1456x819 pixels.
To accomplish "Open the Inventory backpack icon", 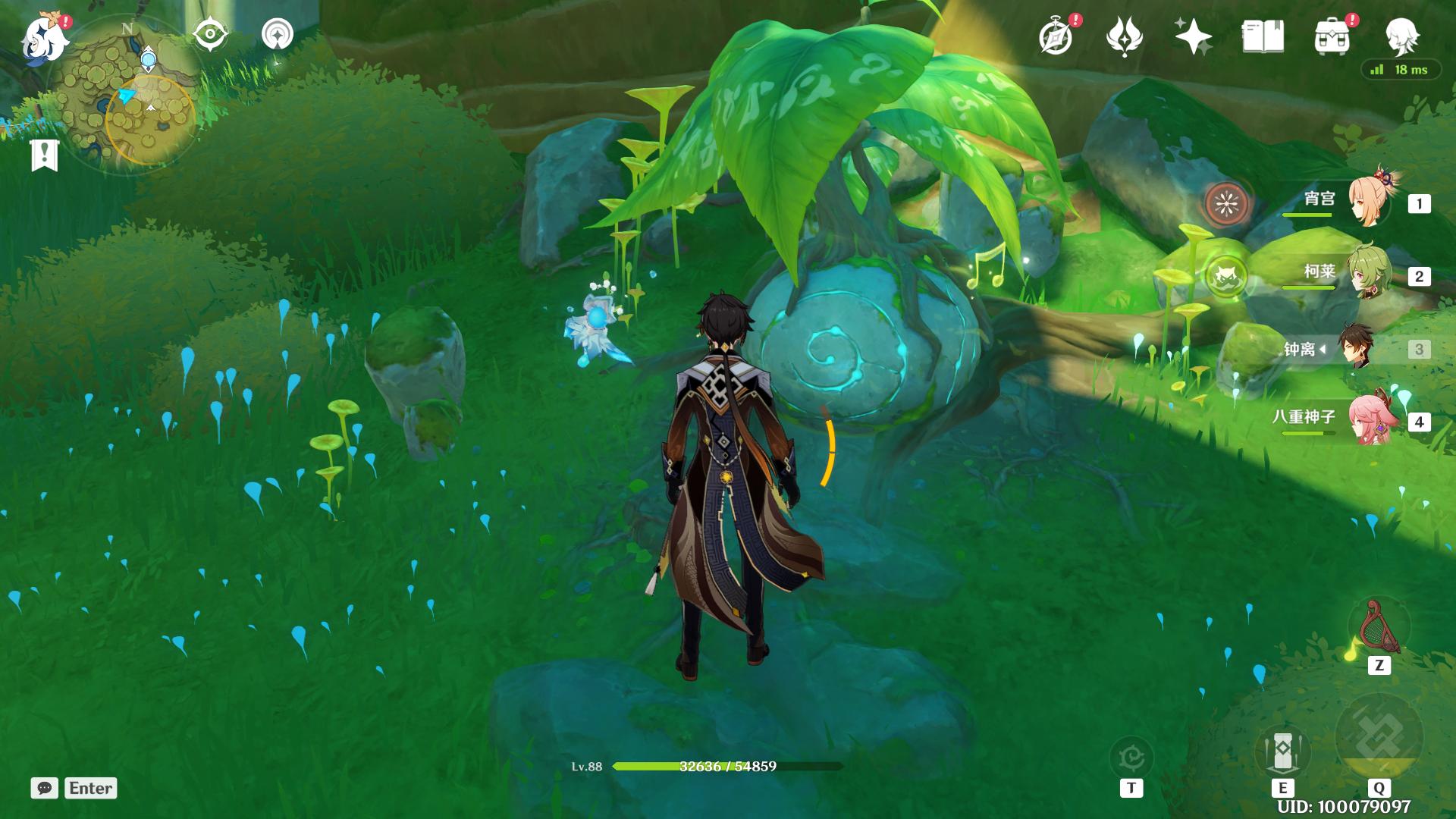I will [x=1332, y=36].
